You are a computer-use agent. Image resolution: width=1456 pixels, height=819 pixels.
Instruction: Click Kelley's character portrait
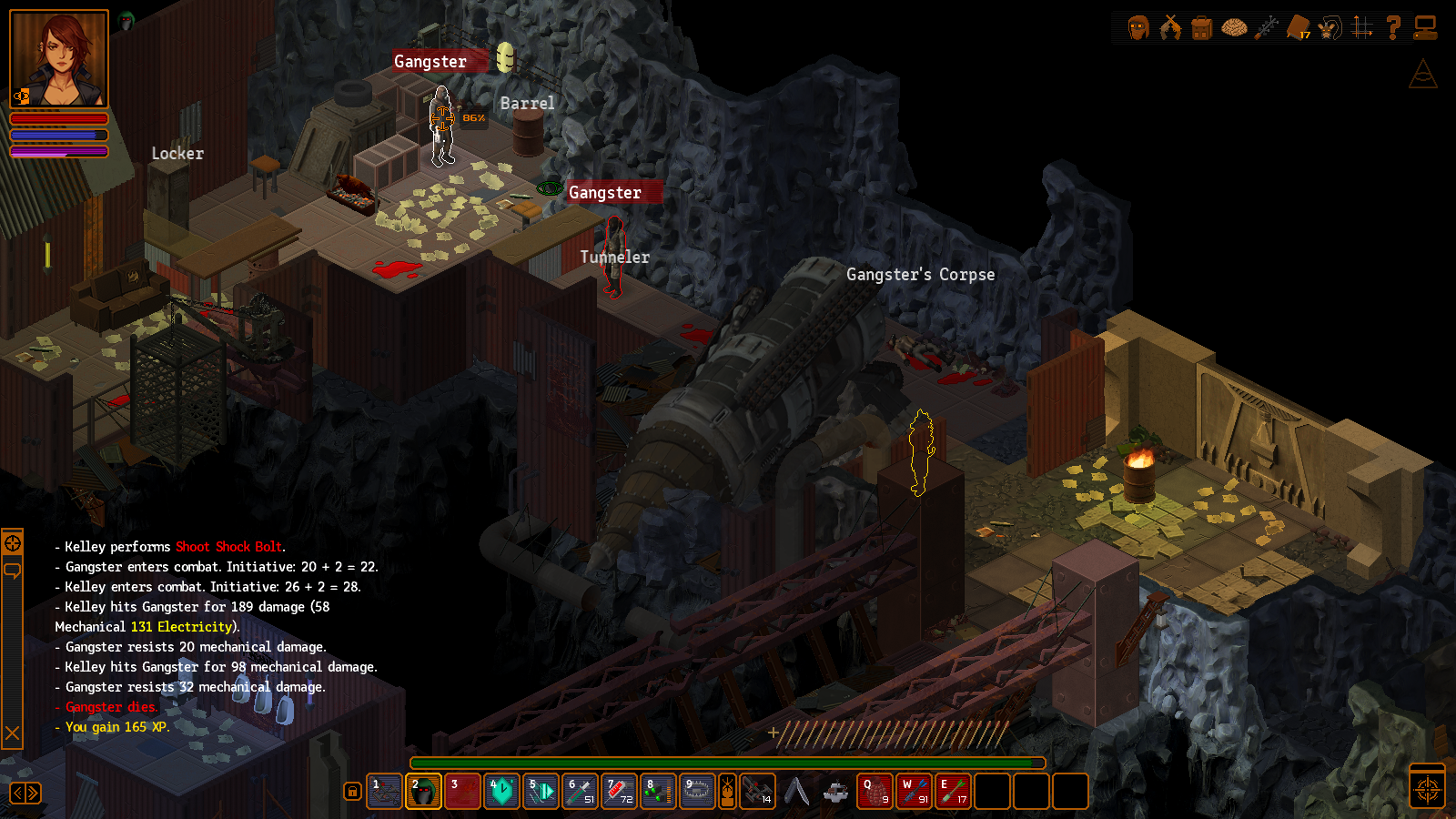click(x=59, y=59)
